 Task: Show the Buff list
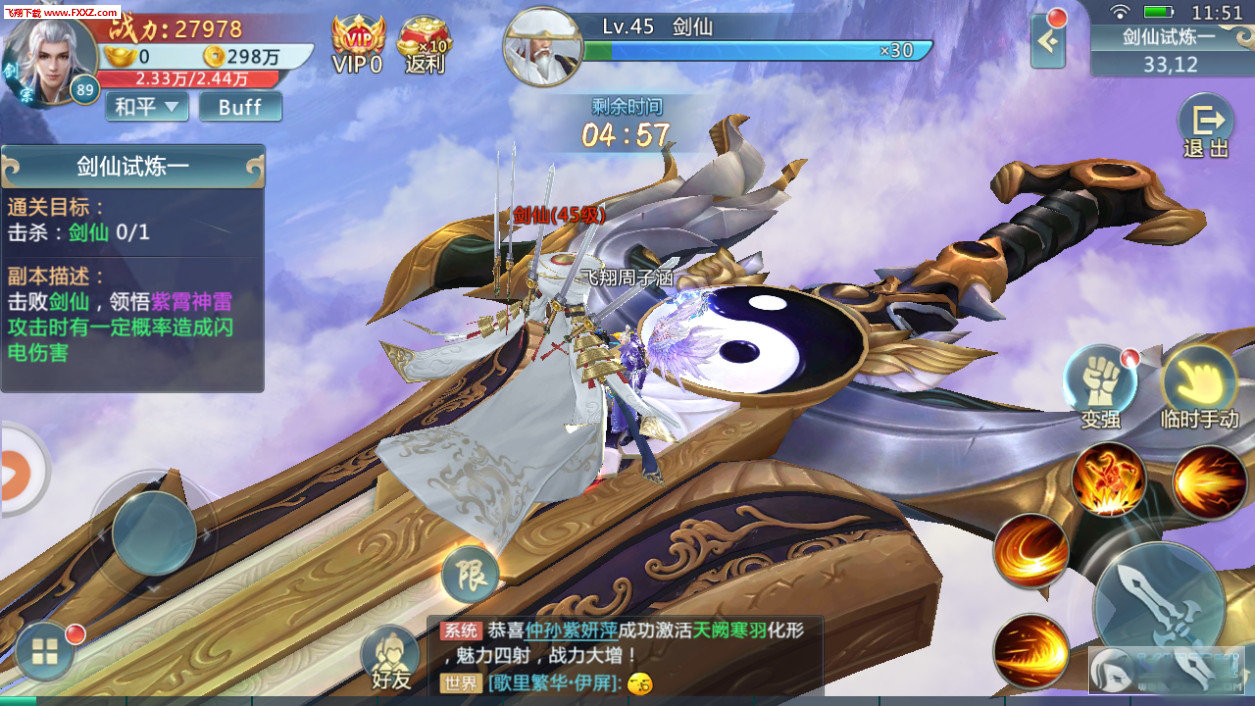point(240,106)
